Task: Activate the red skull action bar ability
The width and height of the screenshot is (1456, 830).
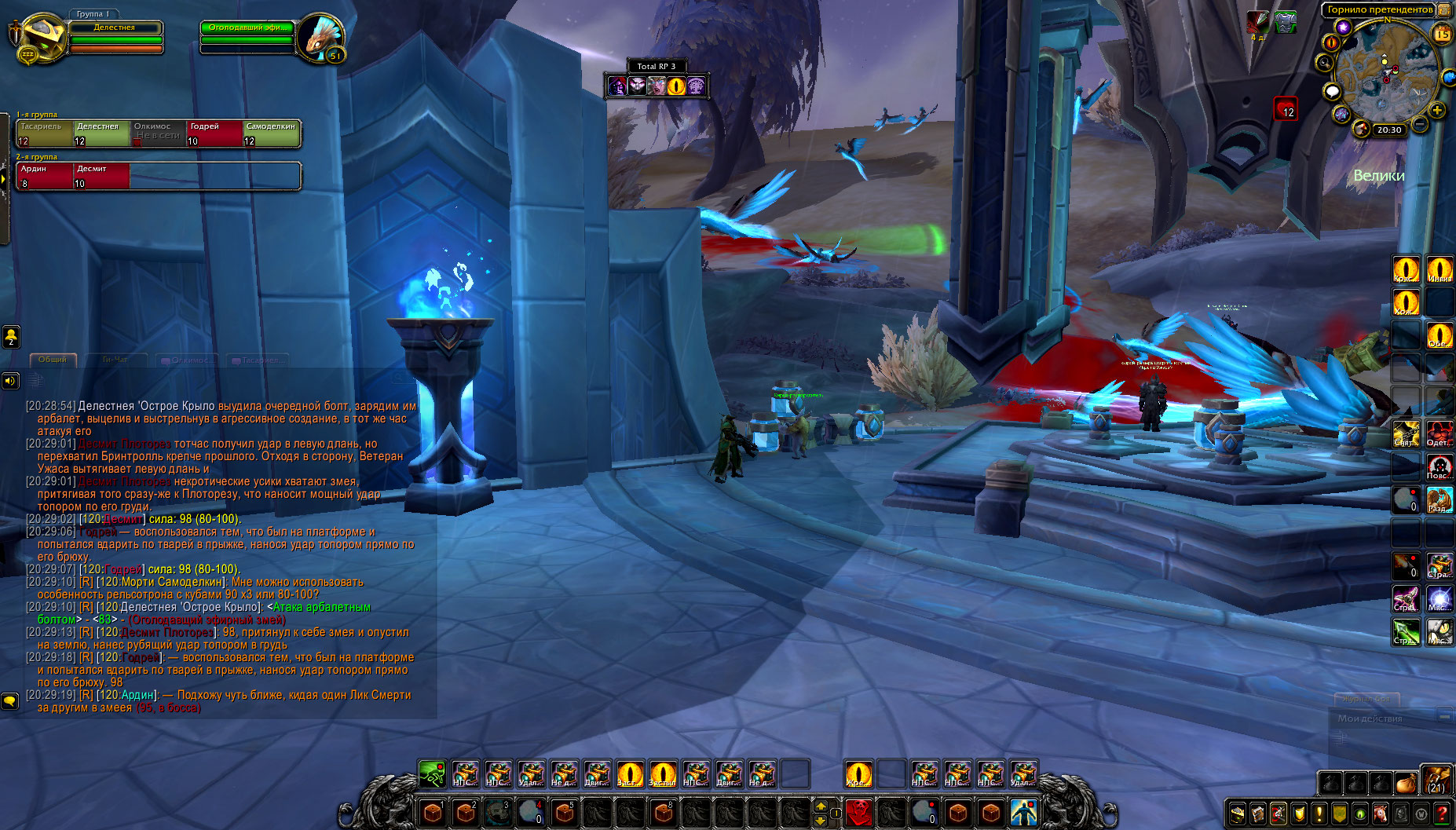Action: (x=858, y=812)
